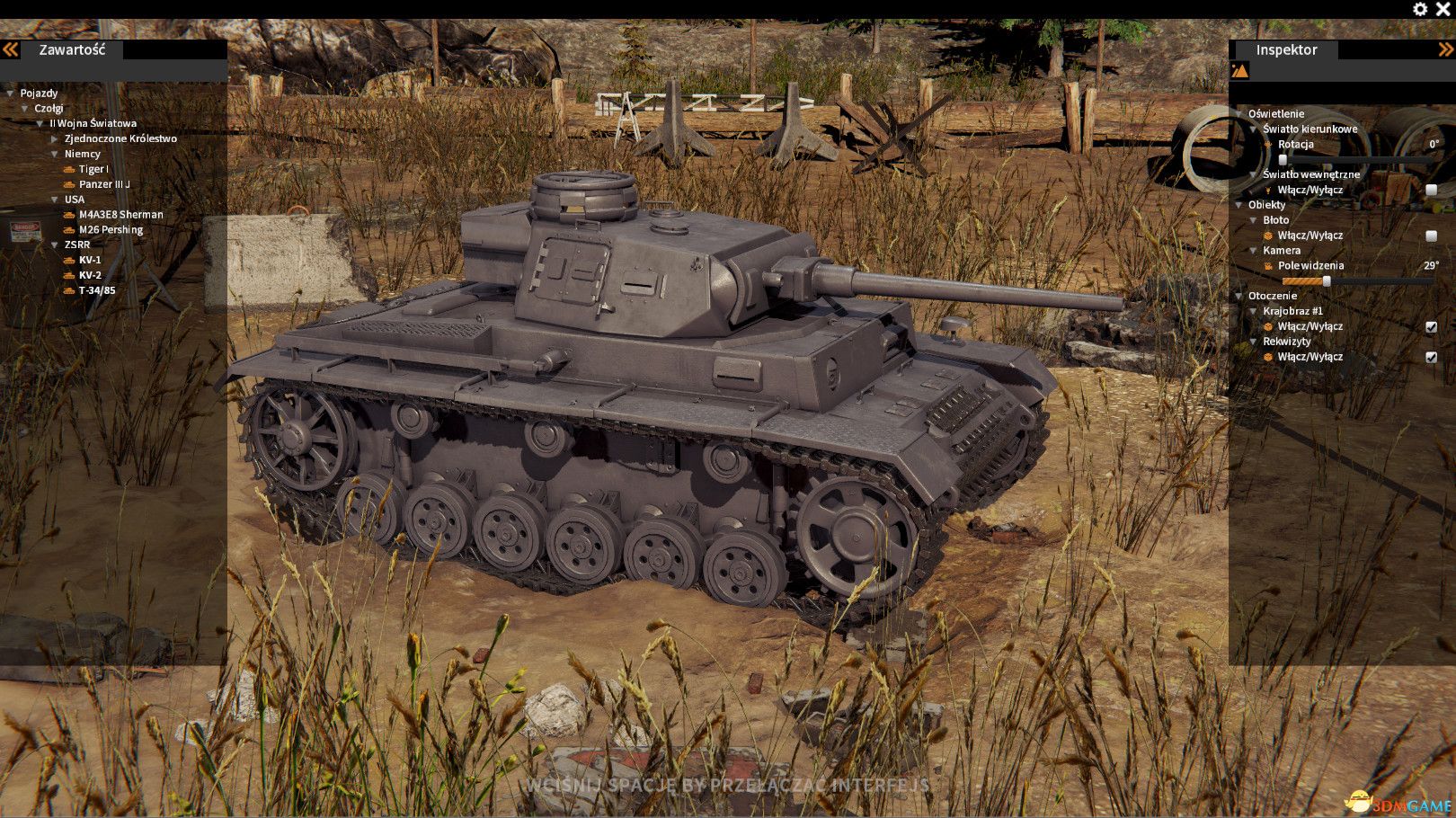Click the landscape icon under Inspektor
Image resolution: width=1456 pixels, height=818 pixels.
pyautogui.click(x=1239, y=69)
